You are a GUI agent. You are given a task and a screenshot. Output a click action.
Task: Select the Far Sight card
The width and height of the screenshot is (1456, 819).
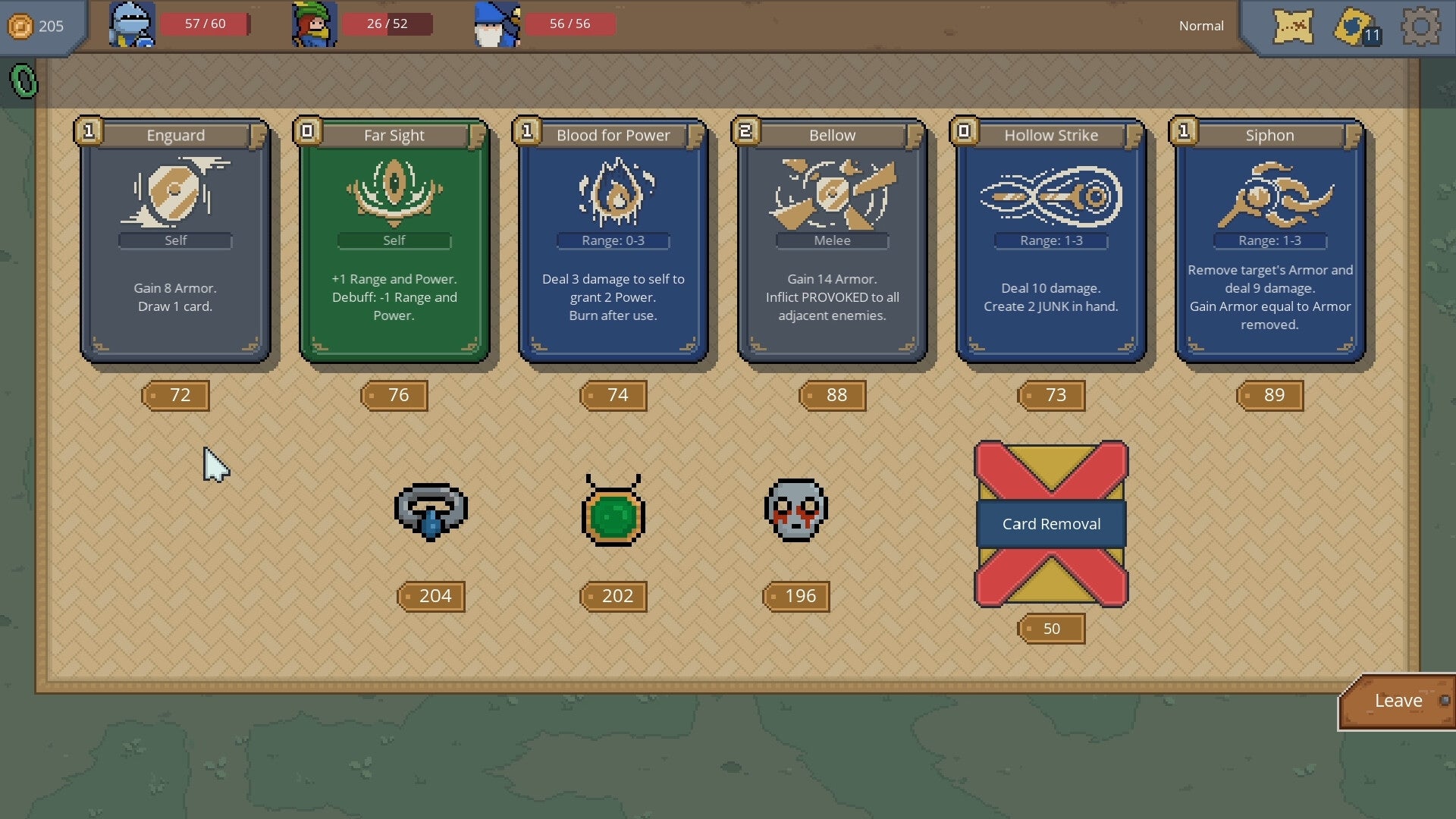click(394, 239)
